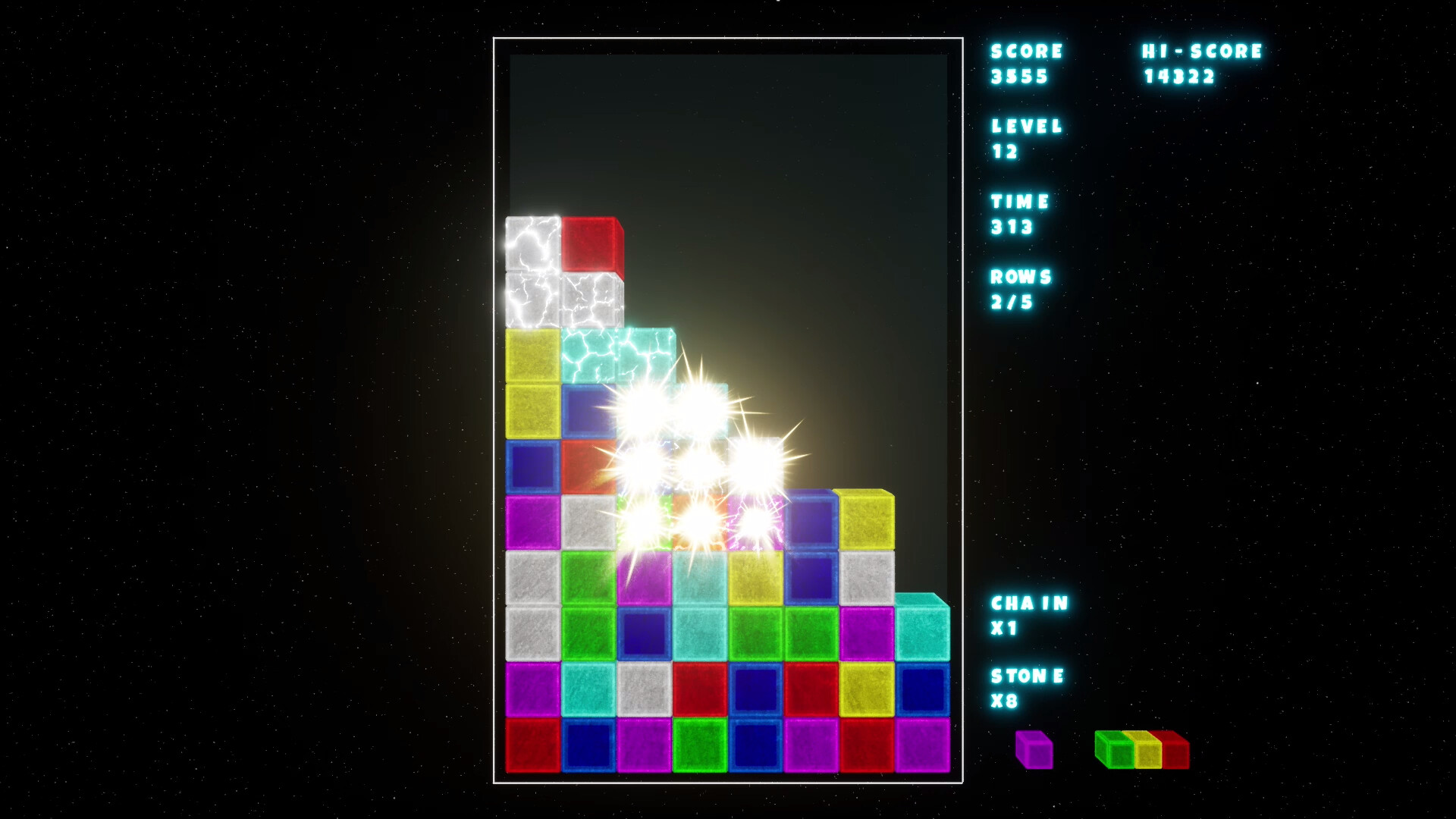Expand the SCORE 3555 panel
This screenshot has width=1456, height=819.
click(1022, 64)
